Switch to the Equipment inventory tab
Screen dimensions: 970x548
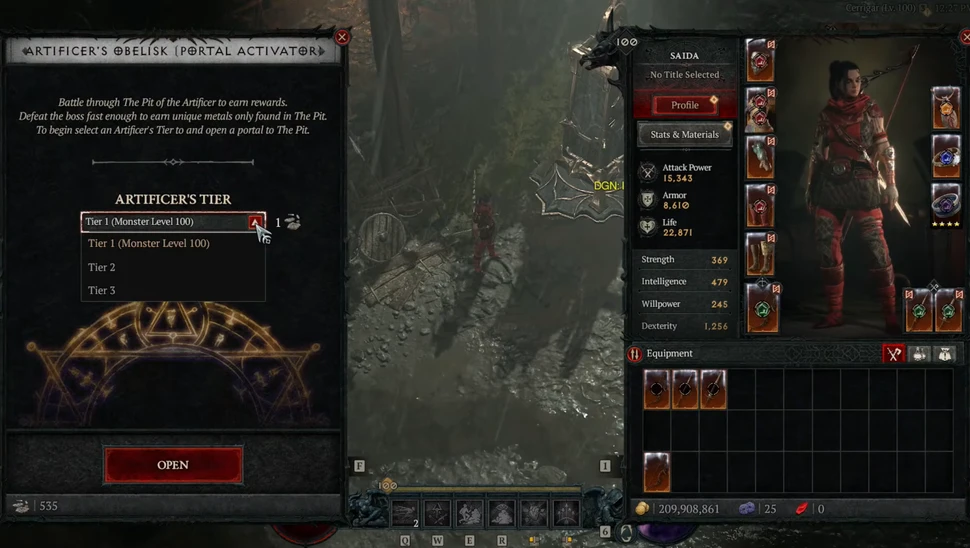click(893, 354)
